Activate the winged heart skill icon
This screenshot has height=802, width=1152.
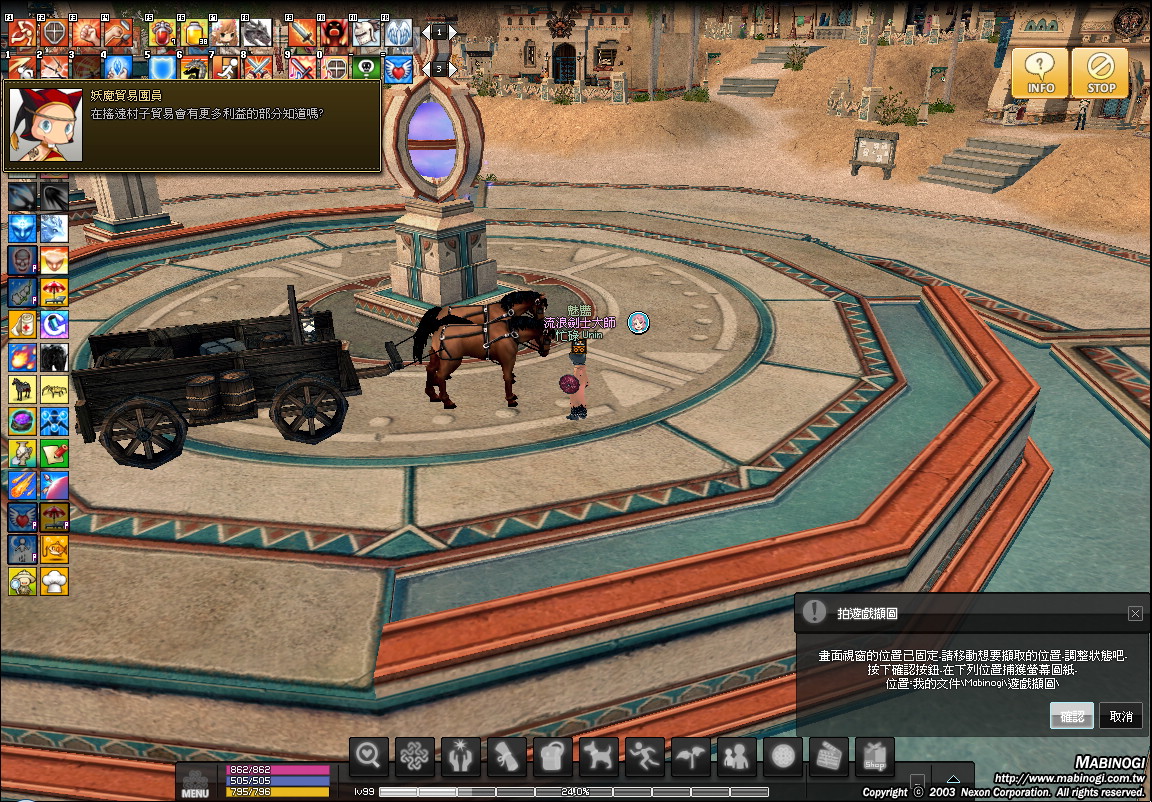[x=399, y=68]
